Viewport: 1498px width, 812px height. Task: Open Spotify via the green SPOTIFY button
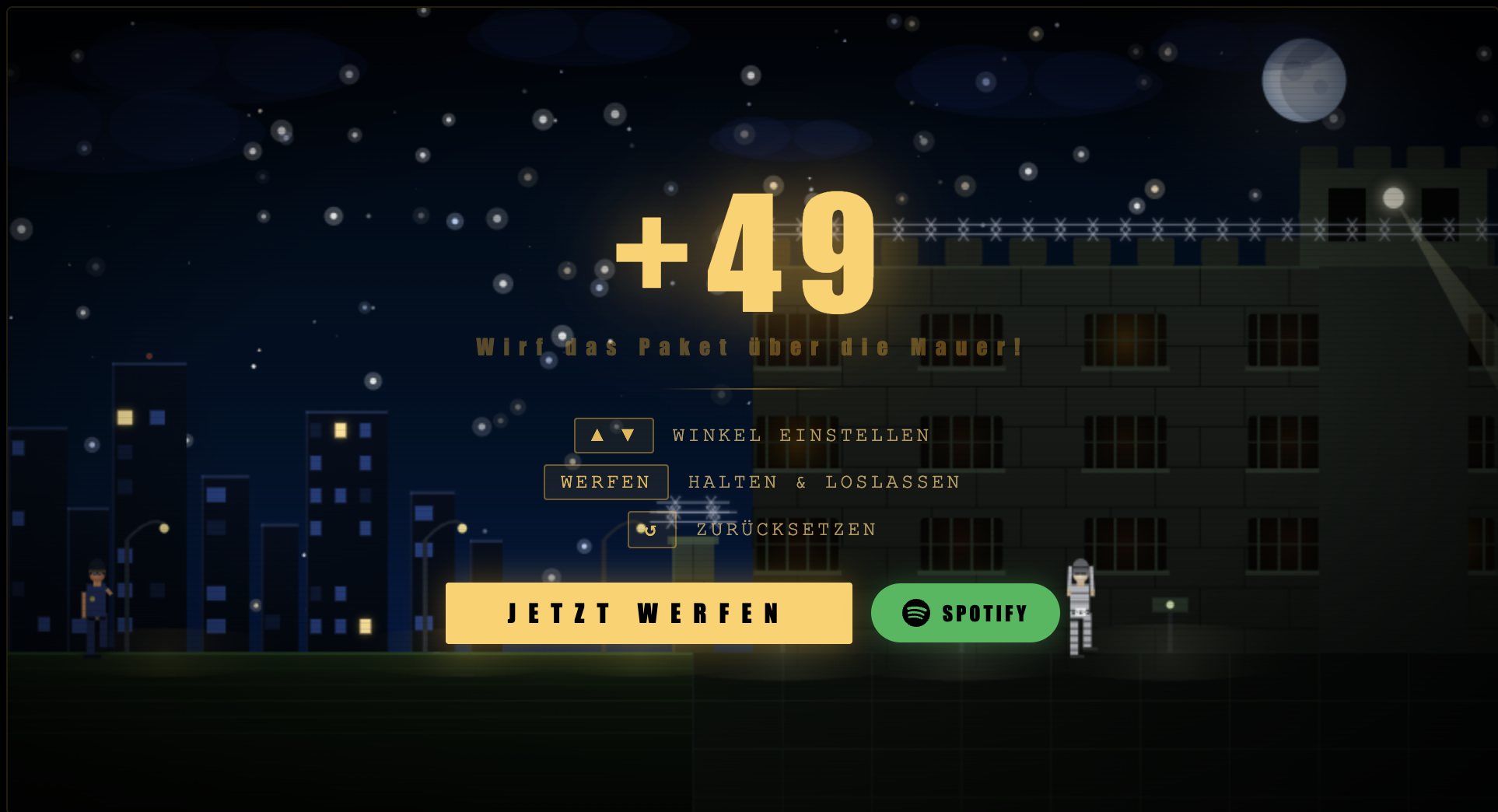tap(964, 613)
